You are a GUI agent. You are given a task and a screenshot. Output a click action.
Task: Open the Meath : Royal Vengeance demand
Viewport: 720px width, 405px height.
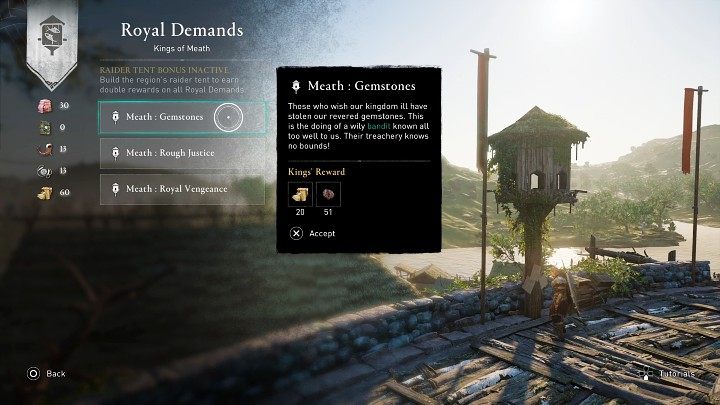click(182, 188)
